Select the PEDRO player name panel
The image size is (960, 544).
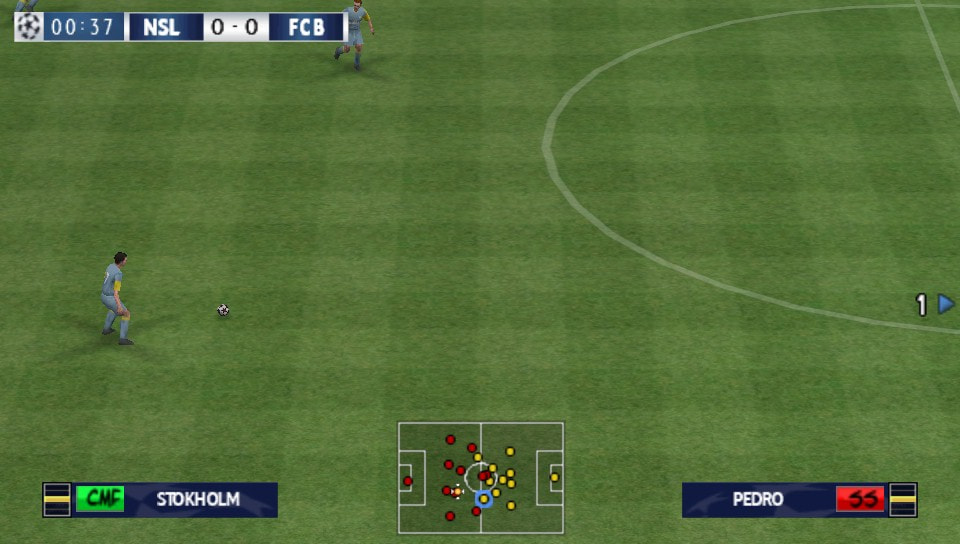(757, 499)
